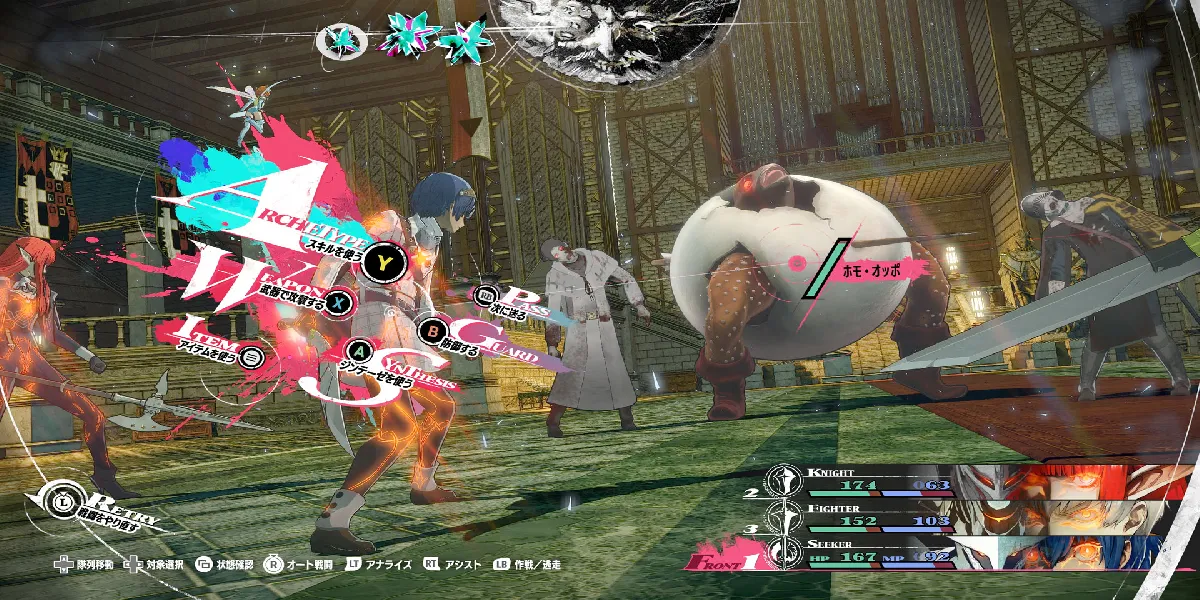
Task: Choose the Archetype skill command
Action: [x=381, y=262]
